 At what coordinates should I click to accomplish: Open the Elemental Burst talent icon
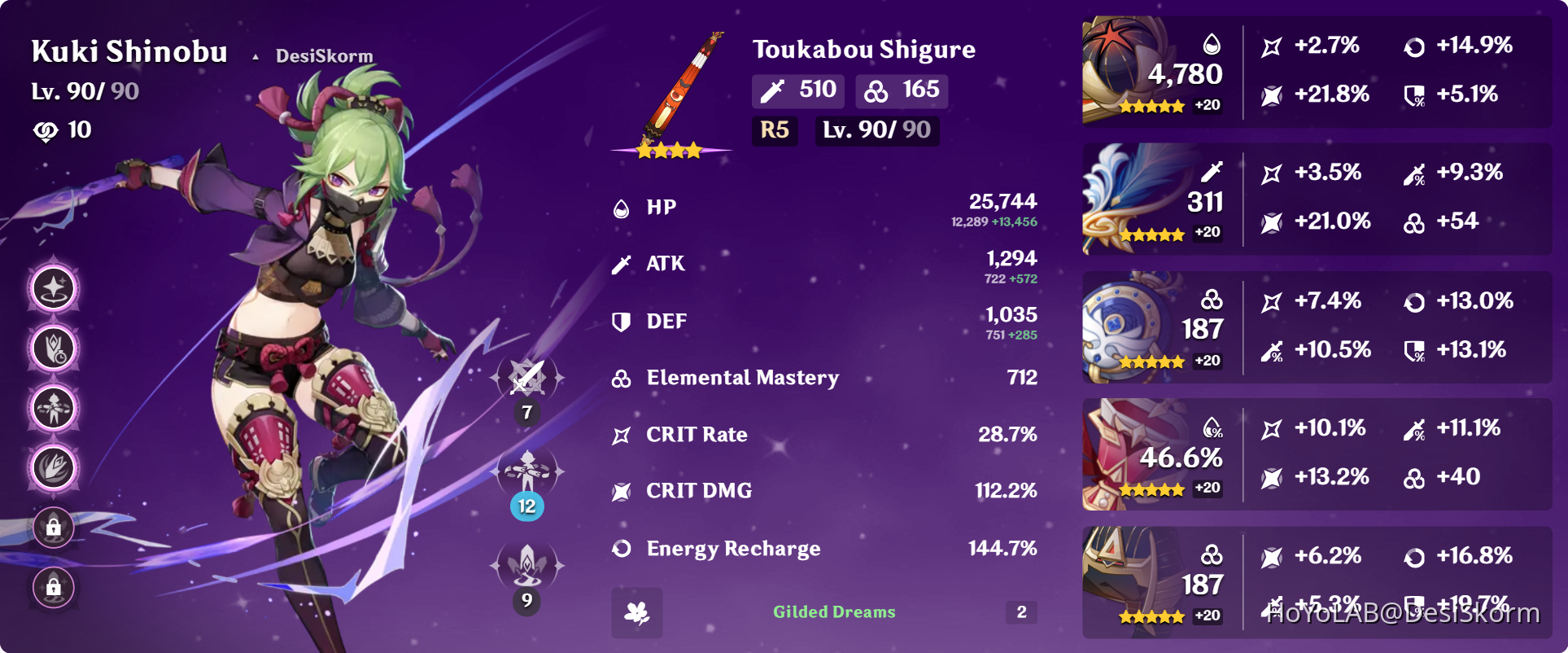526,564
